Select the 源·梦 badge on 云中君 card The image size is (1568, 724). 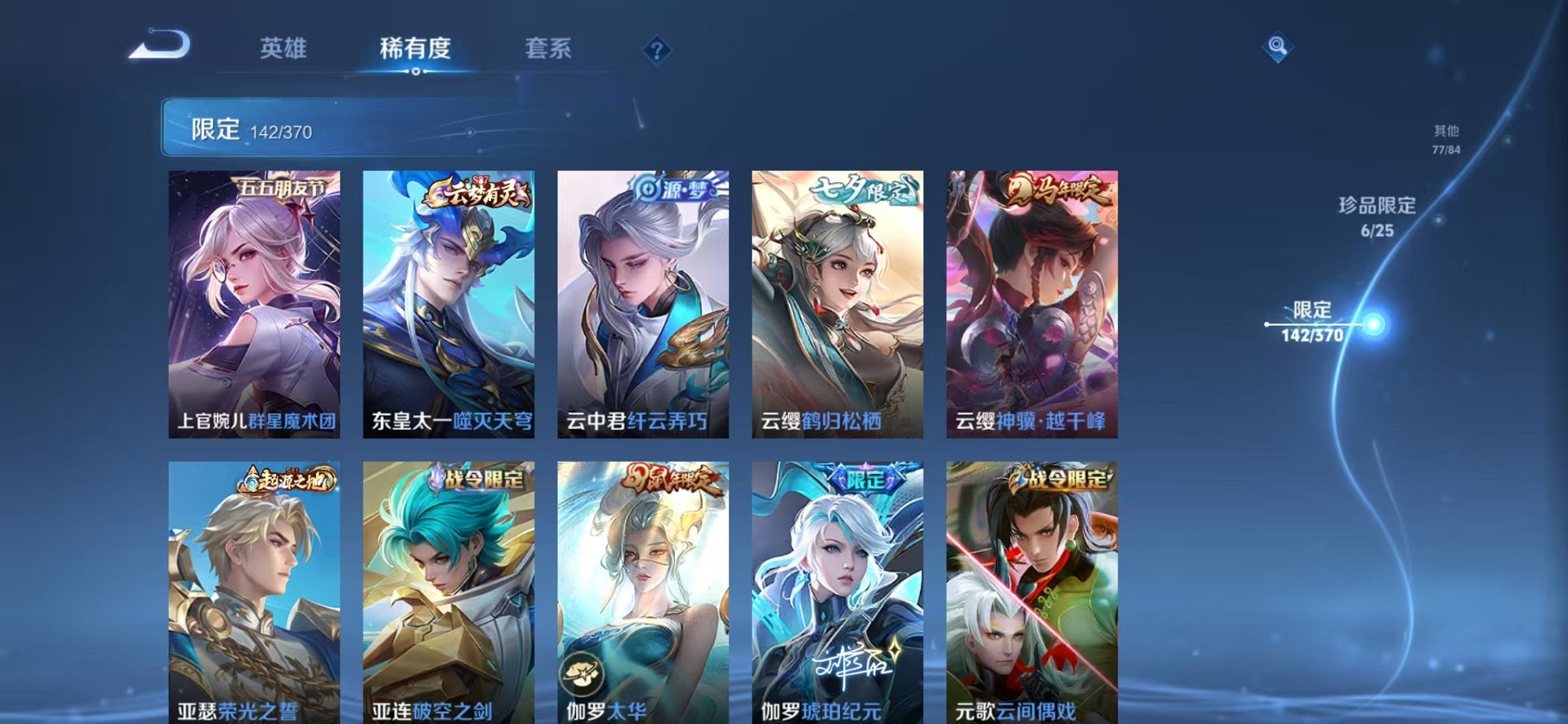pyautogui.click(x=676, y=188)
